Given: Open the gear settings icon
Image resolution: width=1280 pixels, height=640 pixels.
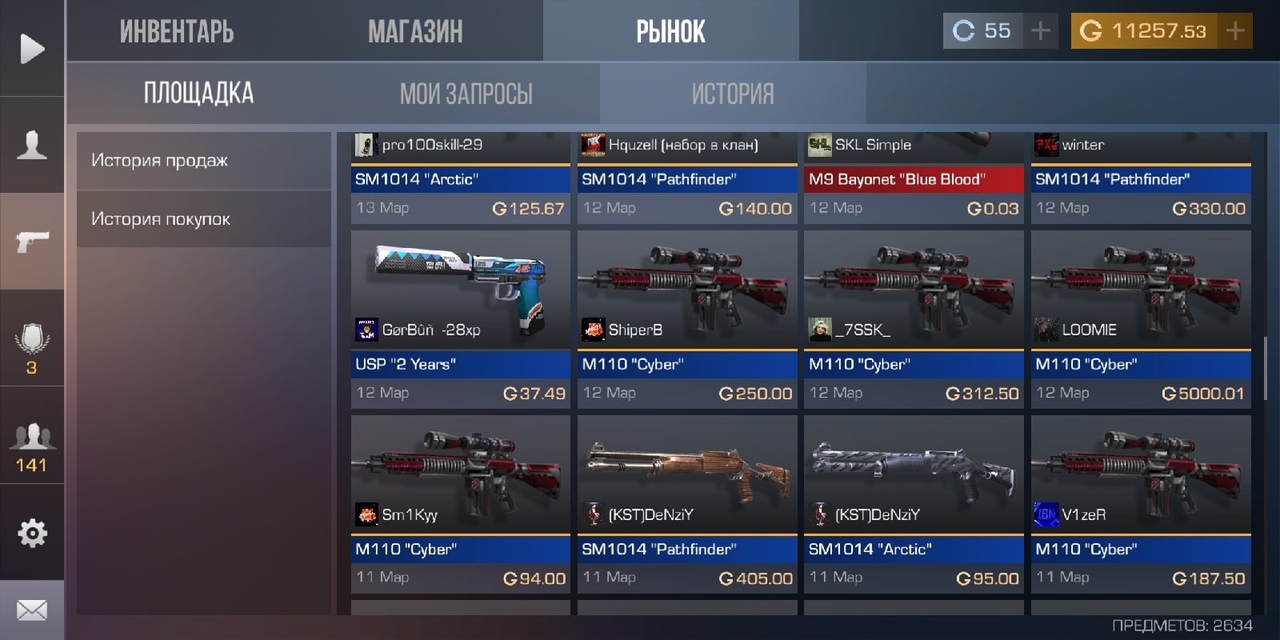Looking at the screenshot, I should [x=32, y=533].
